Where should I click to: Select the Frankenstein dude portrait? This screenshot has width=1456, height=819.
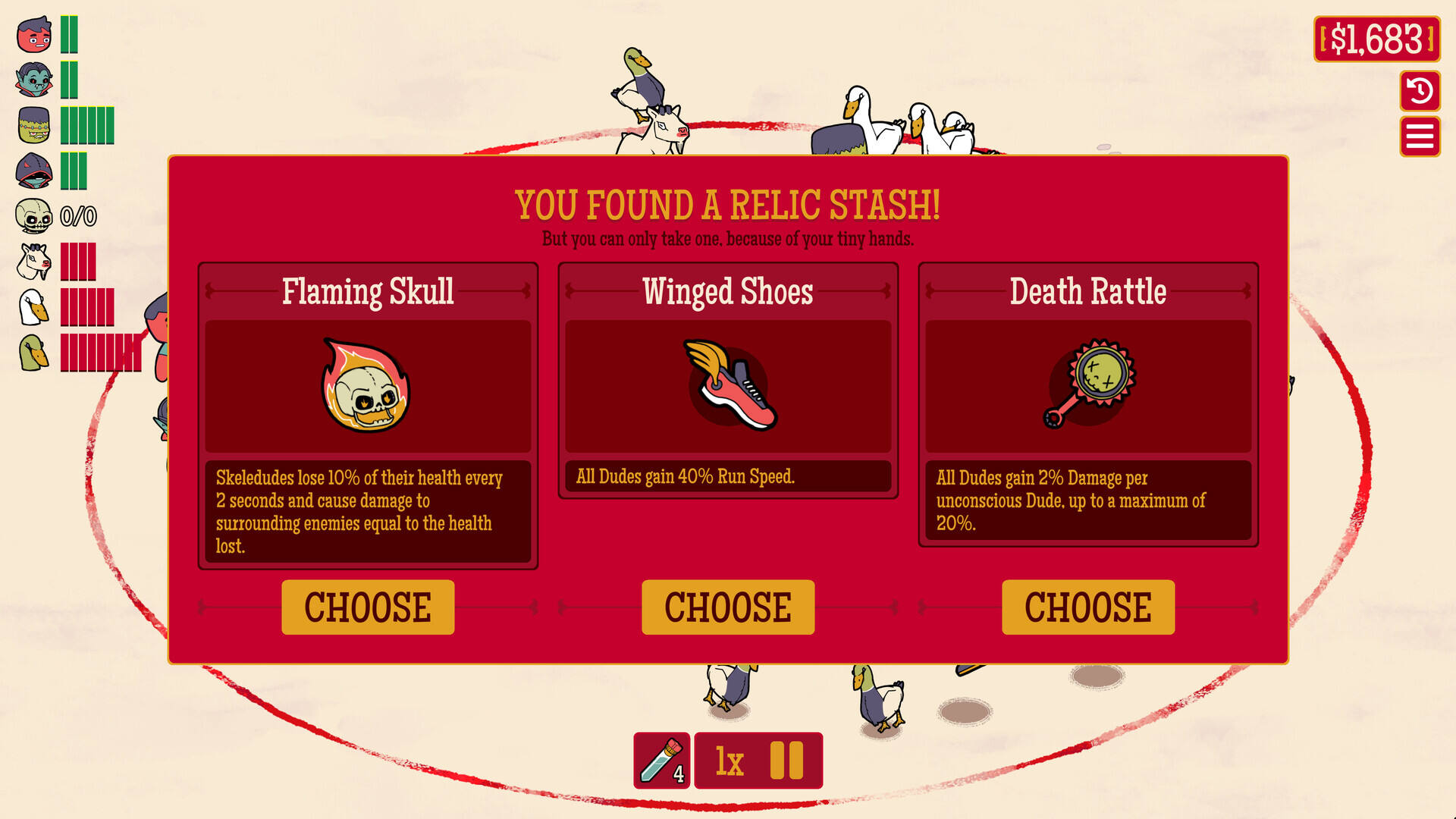tap(34, 125)
